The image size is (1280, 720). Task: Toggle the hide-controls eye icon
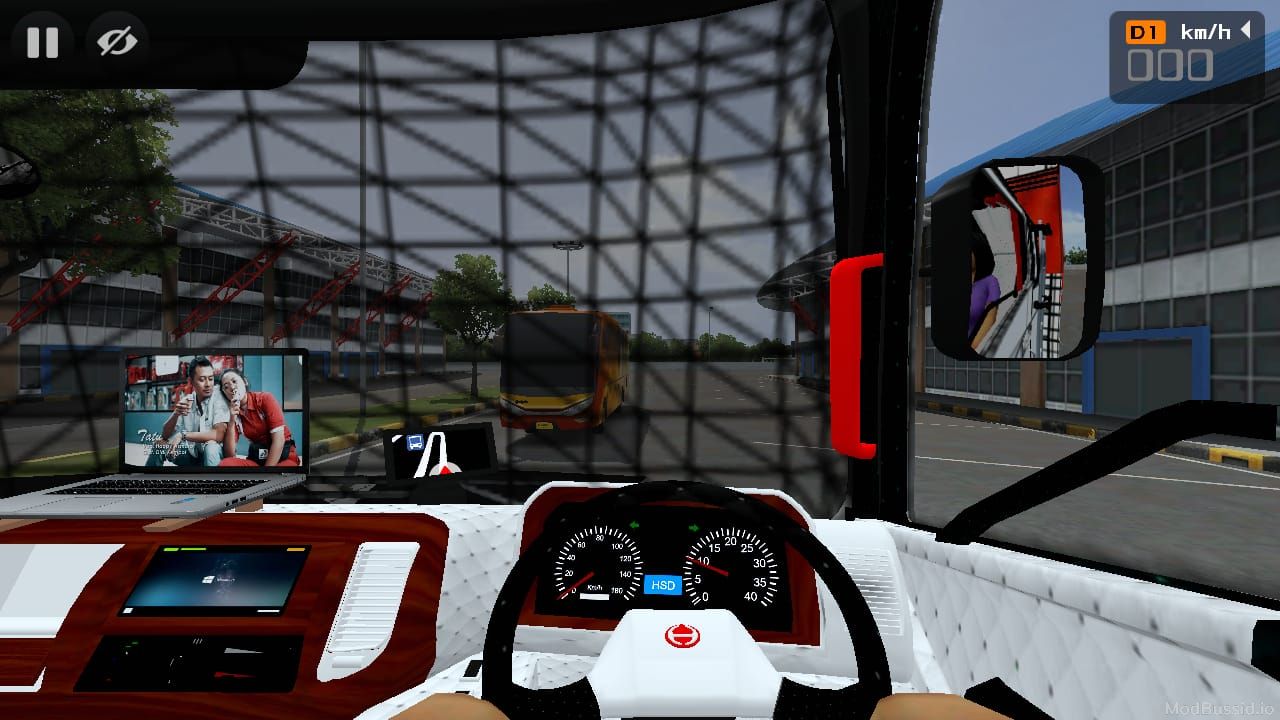pyautogui.click(x=117, y=42)
